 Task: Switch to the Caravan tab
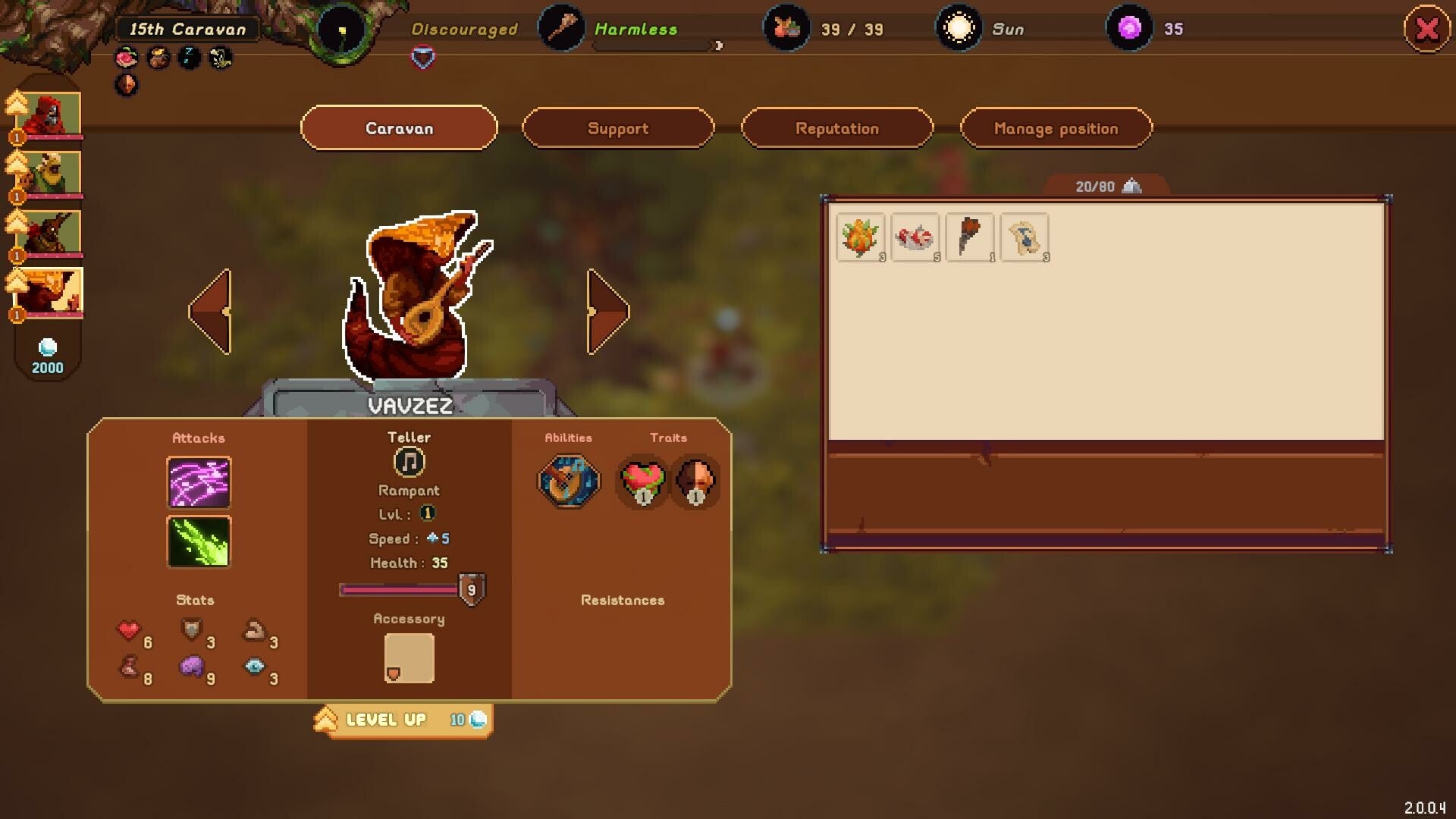tap(399, 128)
